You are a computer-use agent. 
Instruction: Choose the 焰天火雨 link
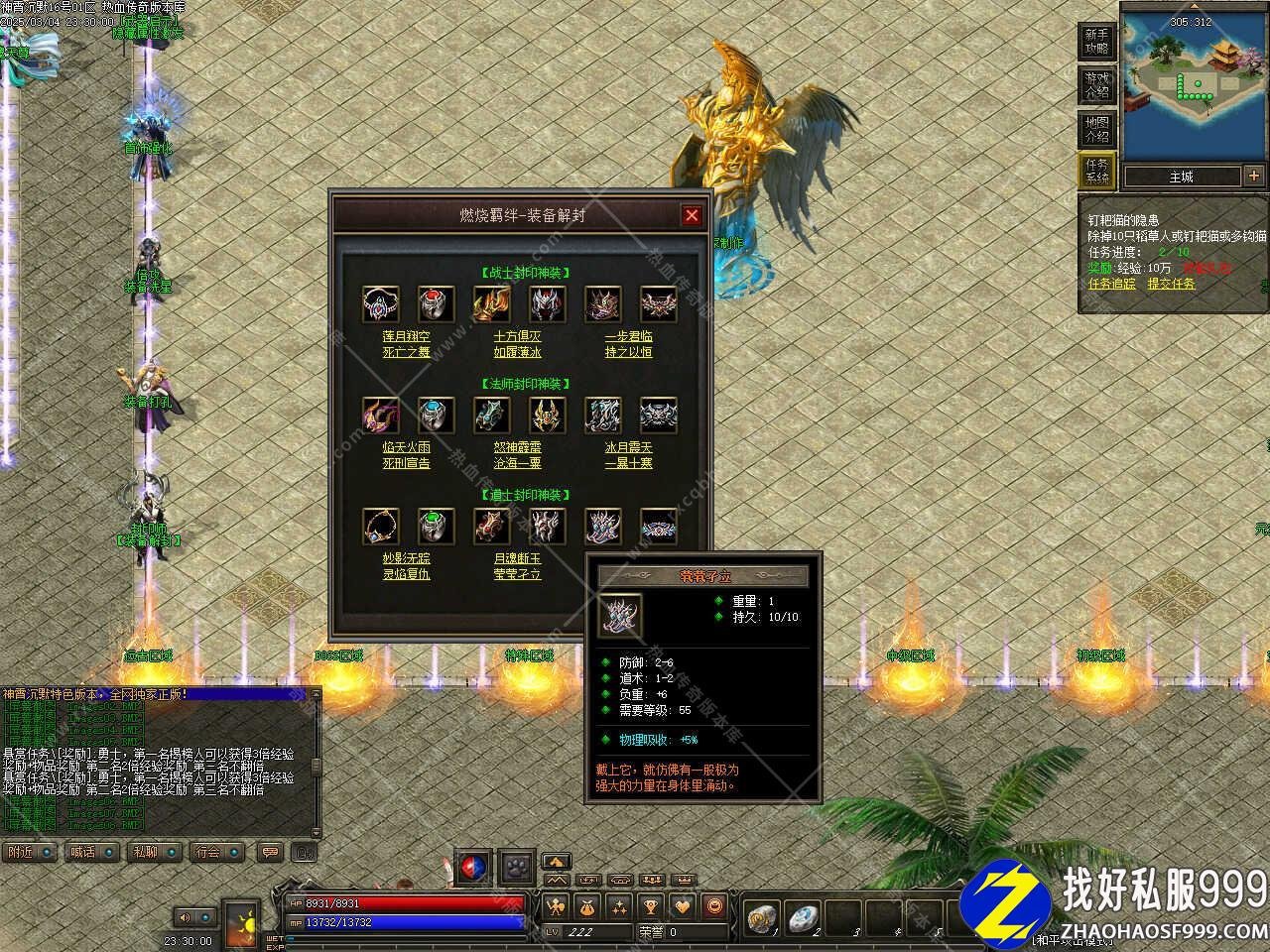(406, 447)
